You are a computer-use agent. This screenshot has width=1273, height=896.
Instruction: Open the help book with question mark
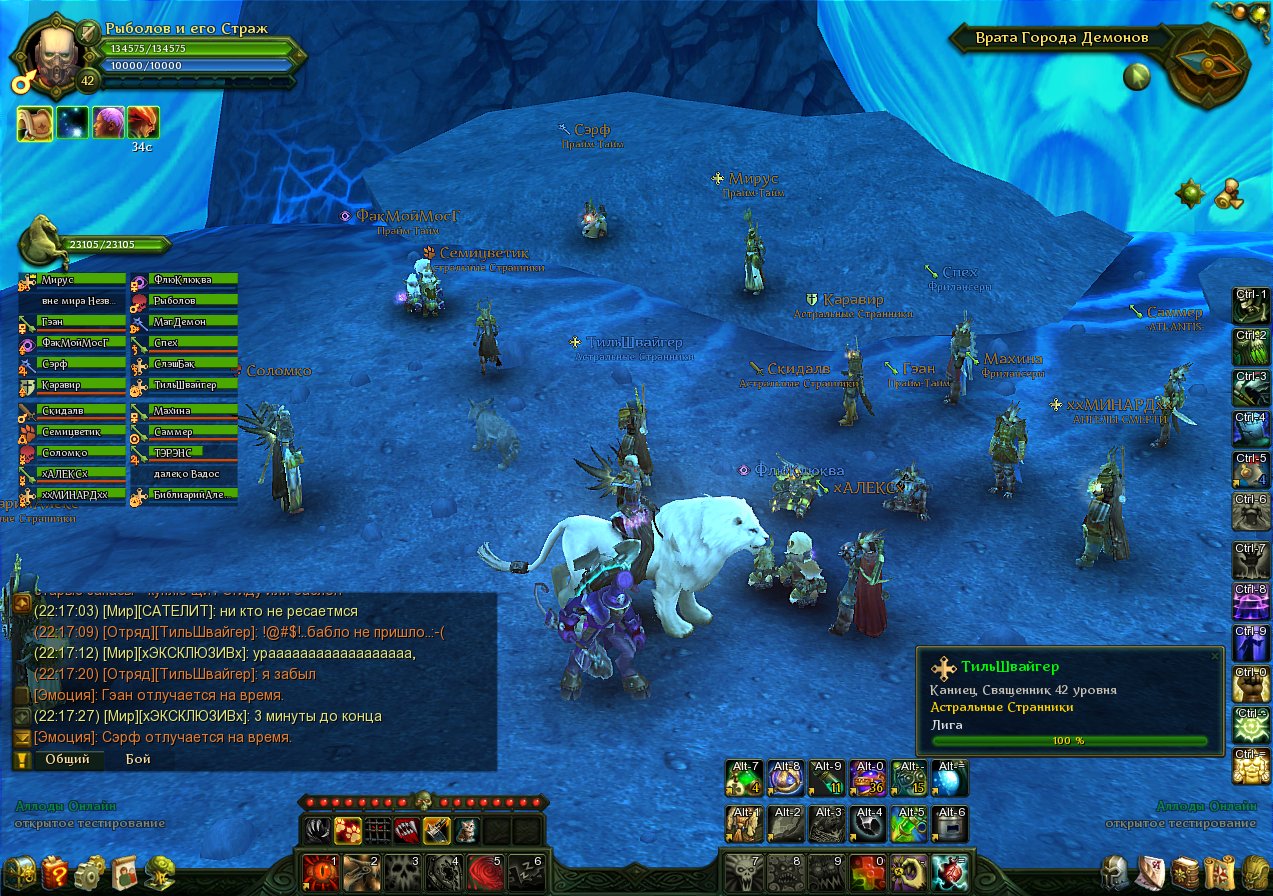click(57, 873)
